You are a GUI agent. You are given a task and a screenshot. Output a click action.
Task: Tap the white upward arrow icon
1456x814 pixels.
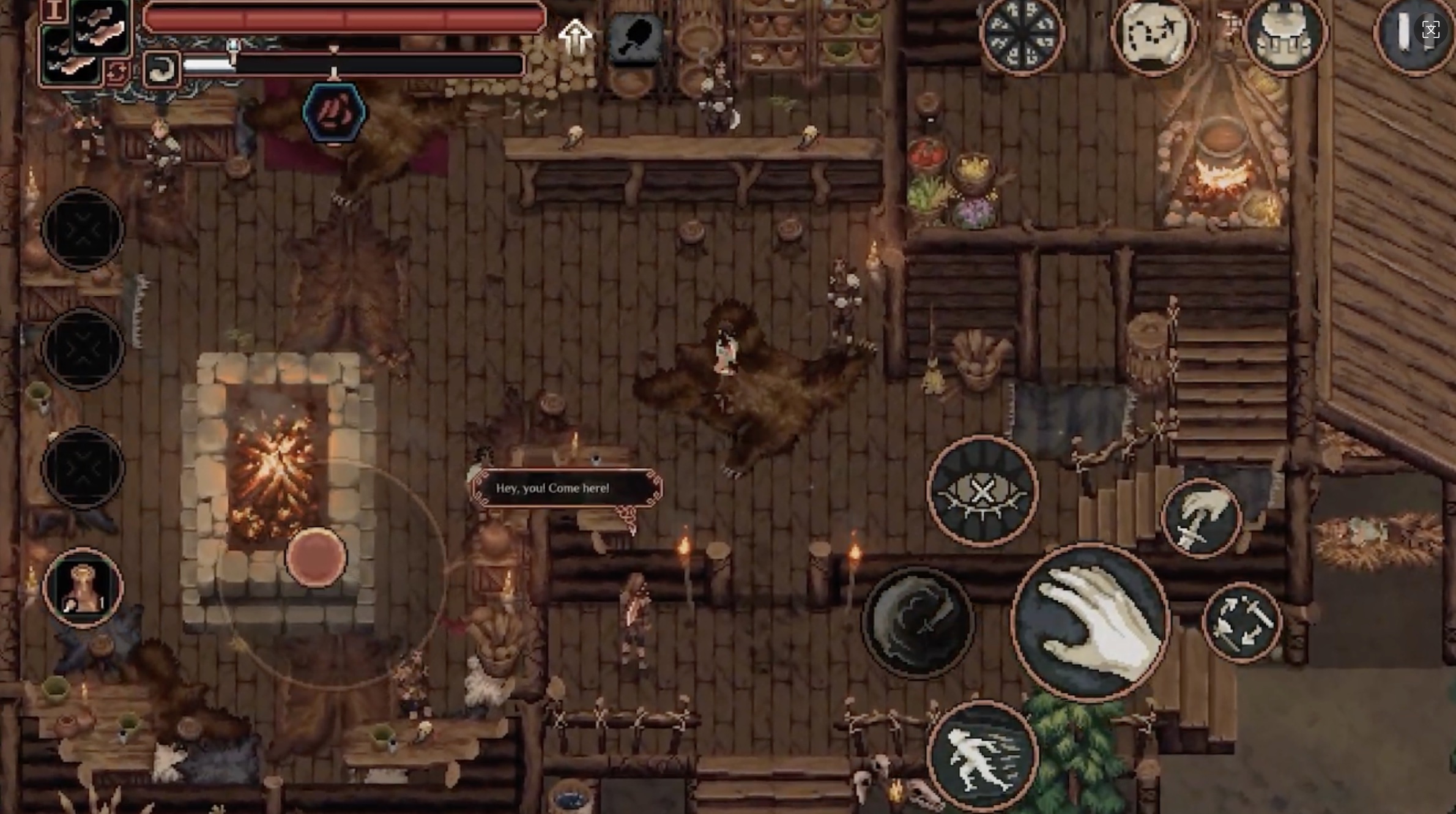click(x=574, y=37)
